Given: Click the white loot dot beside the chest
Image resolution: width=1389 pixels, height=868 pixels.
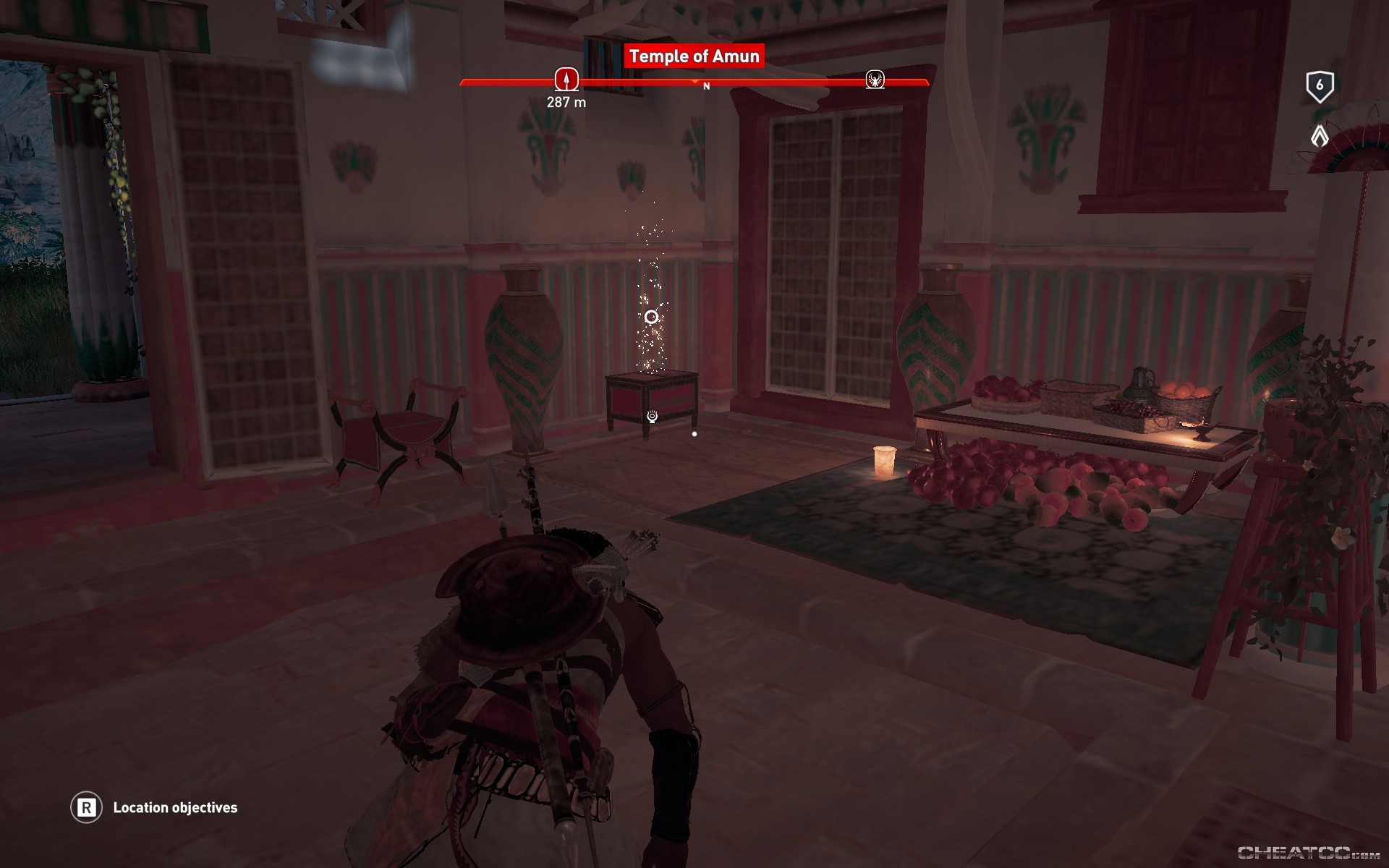Looking at the screenshot, I should pos(695,433).
